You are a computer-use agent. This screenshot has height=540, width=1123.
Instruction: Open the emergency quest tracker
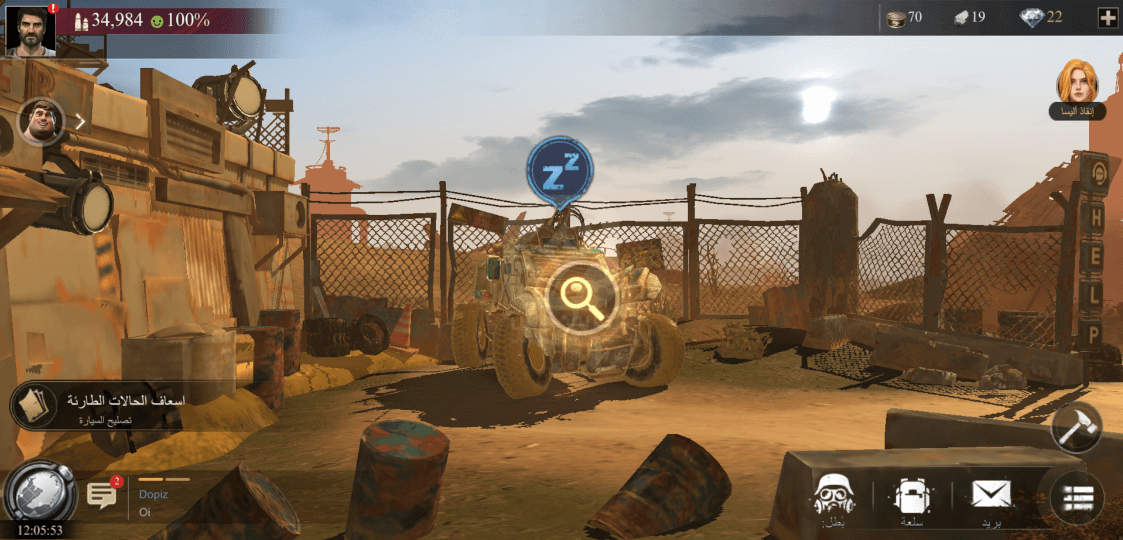98,406
